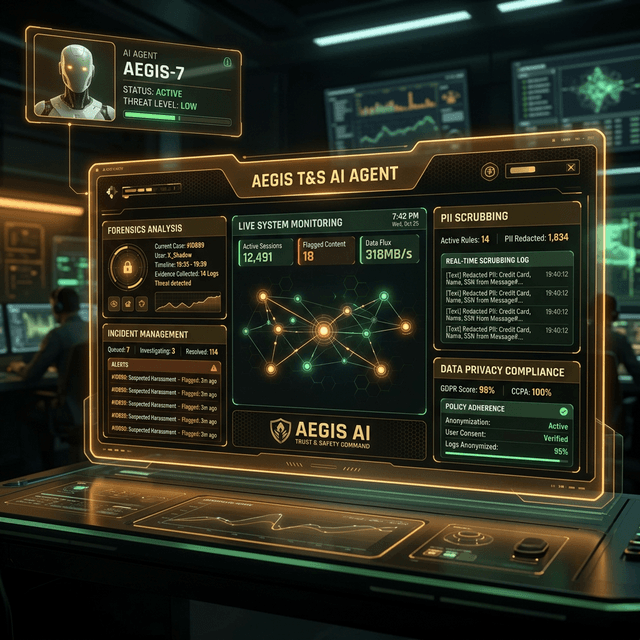Close the Aegis T&S AI Agent window
The width and height of the screenshot is (640, 640).
571,168
